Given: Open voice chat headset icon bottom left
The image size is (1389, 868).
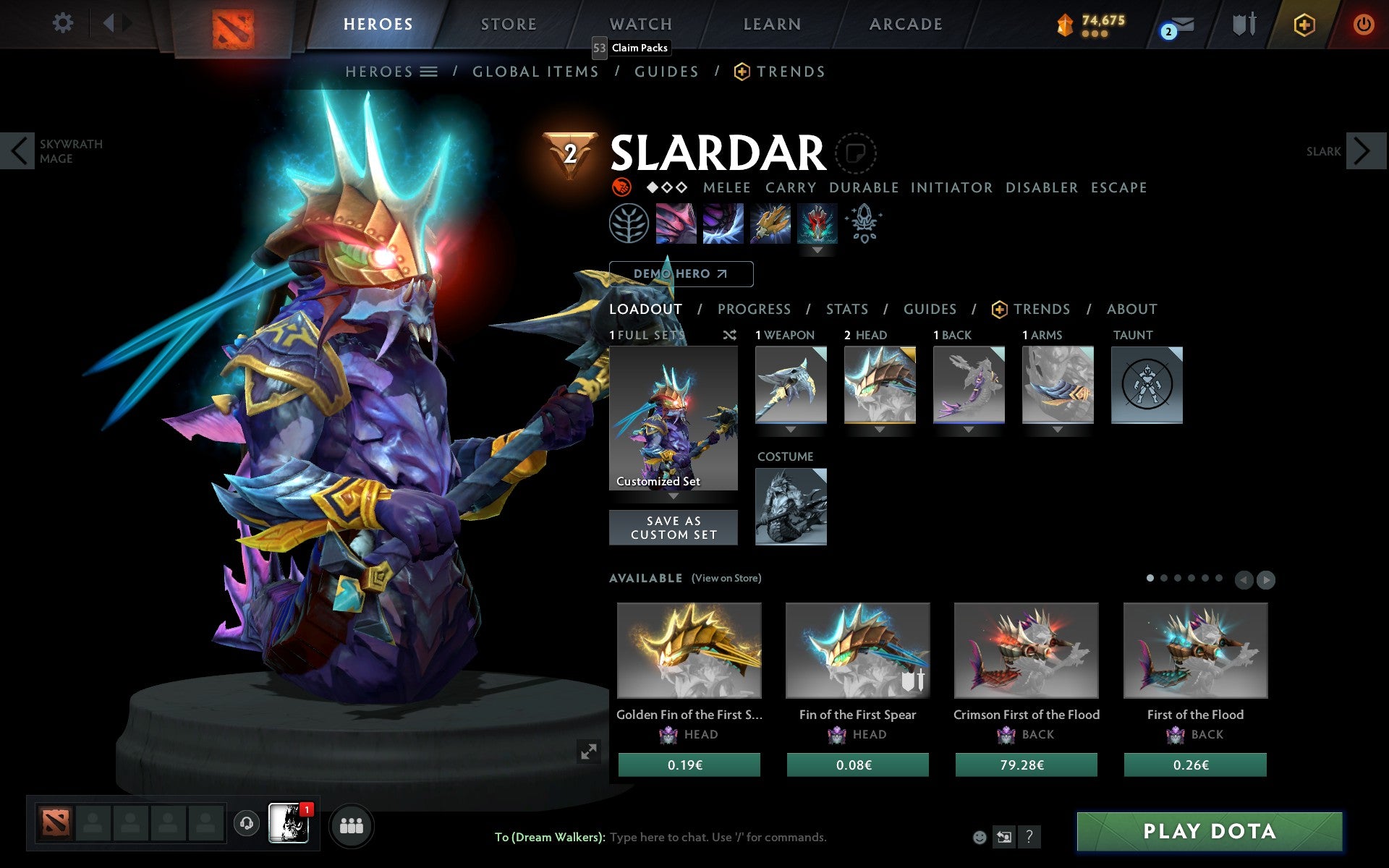Looking at the screenshot, I should tap(246, 824).
